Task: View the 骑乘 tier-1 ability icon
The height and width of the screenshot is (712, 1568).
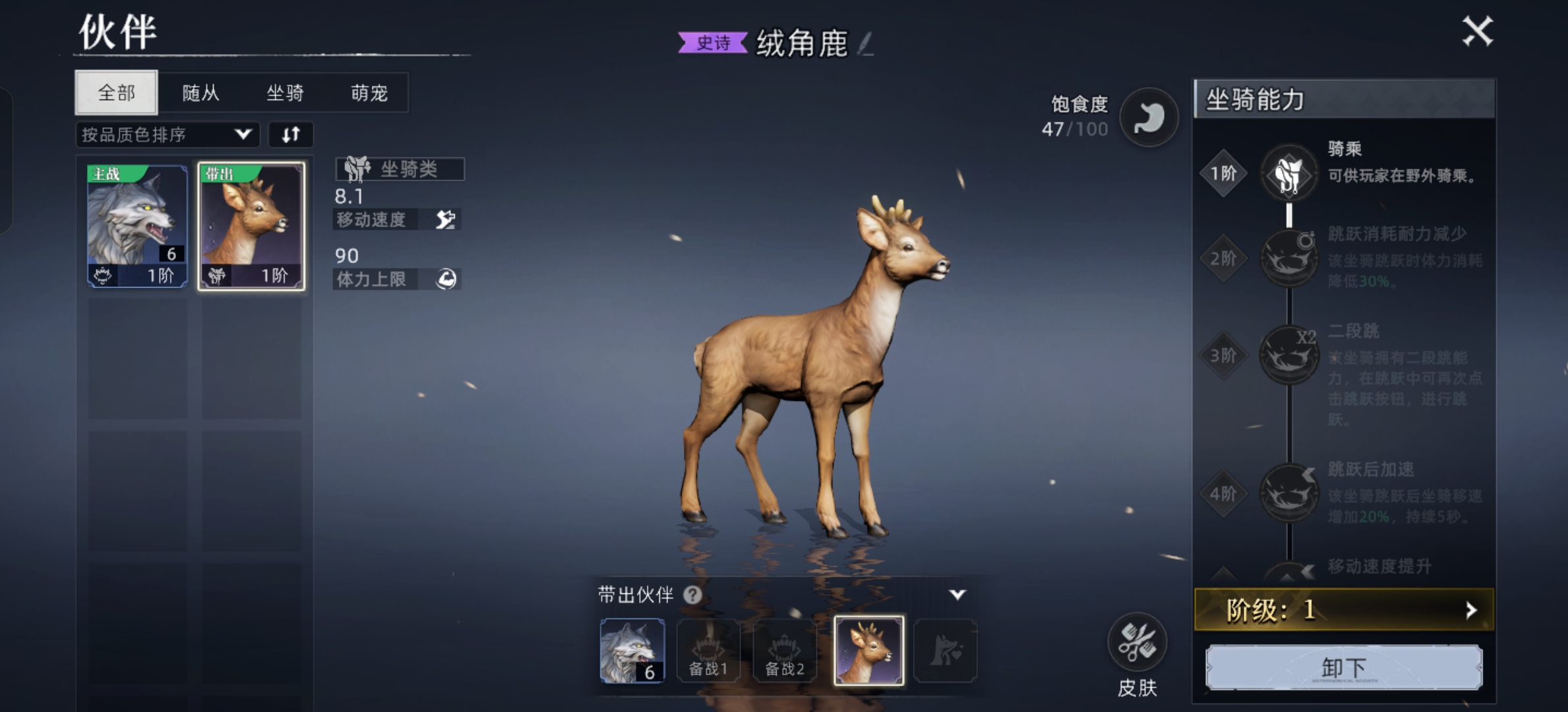Action: click(x=1288, y=173)
